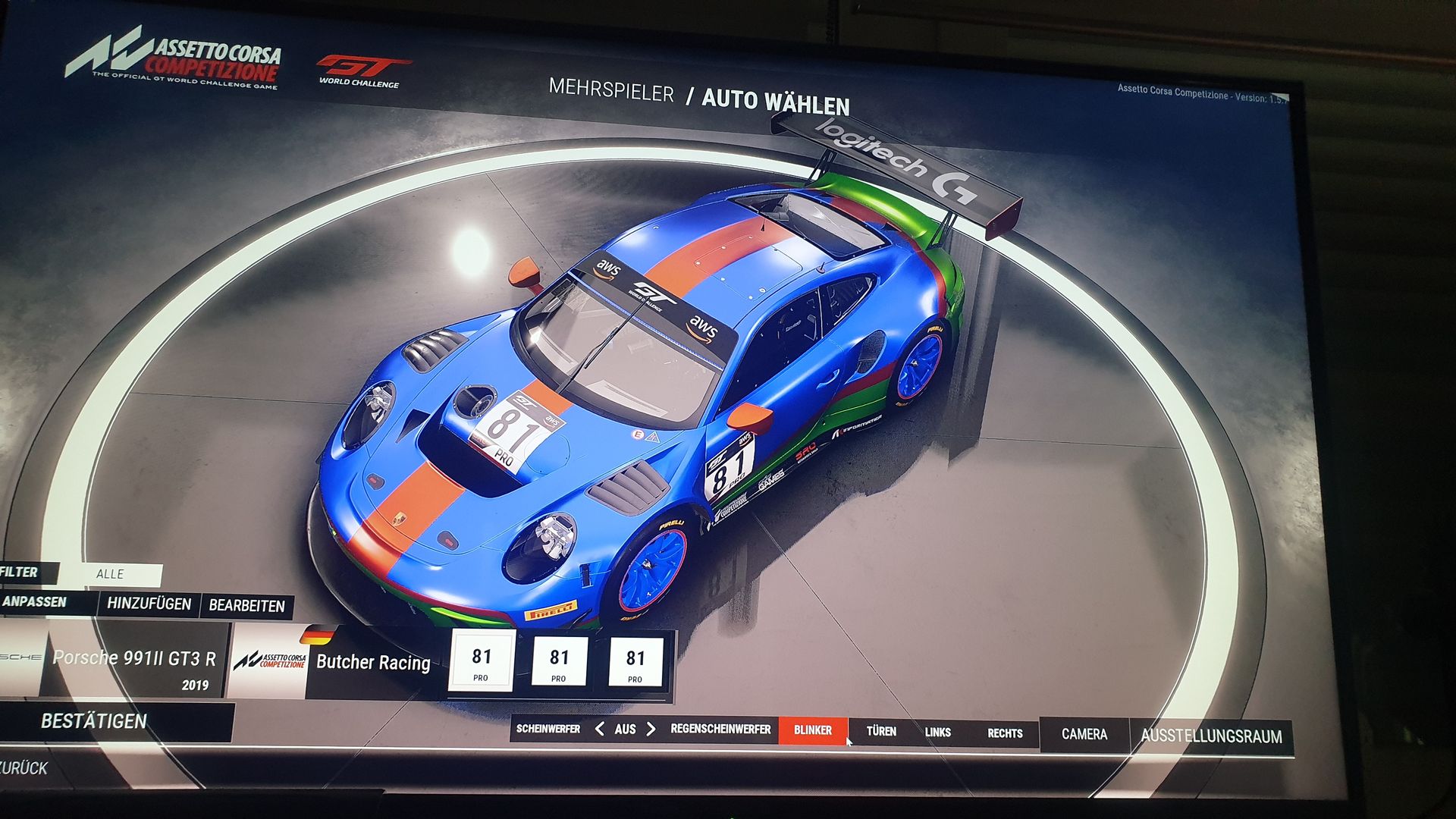
Task: Toggle the Blinker indicators
Action: [x=812, y=730]
